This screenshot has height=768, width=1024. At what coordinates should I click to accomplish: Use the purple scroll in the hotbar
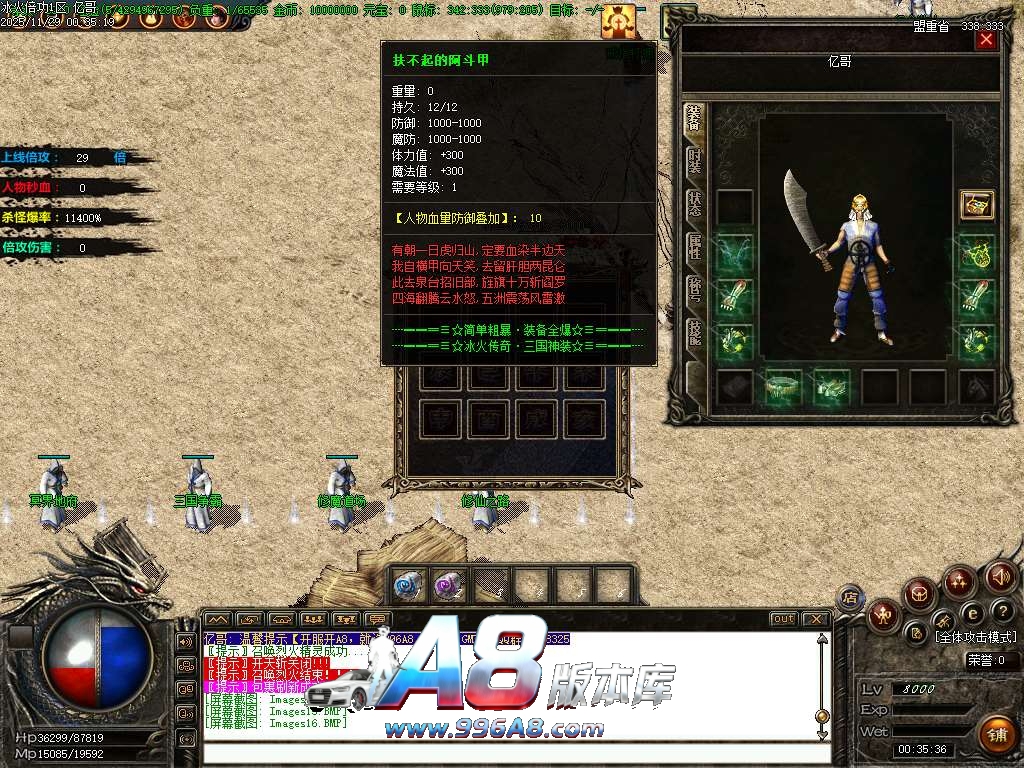448,586
